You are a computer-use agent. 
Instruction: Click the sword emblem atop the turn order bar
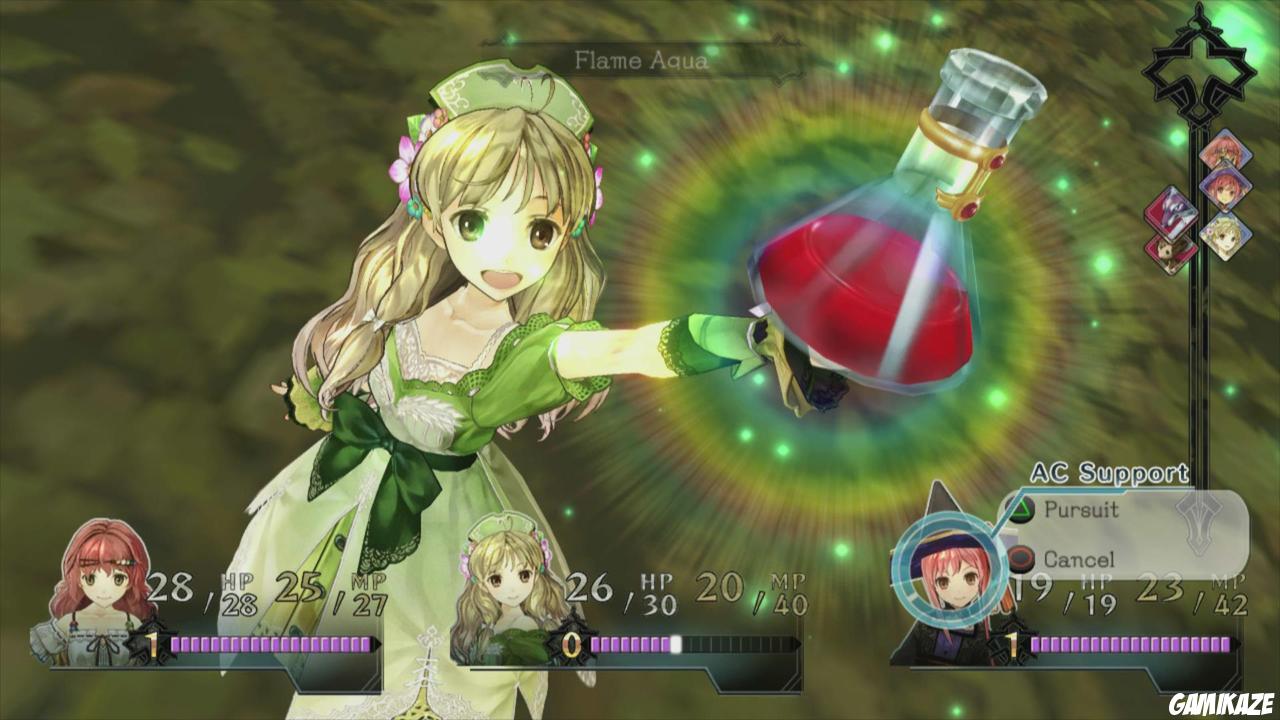click(x=1200, y=70)
